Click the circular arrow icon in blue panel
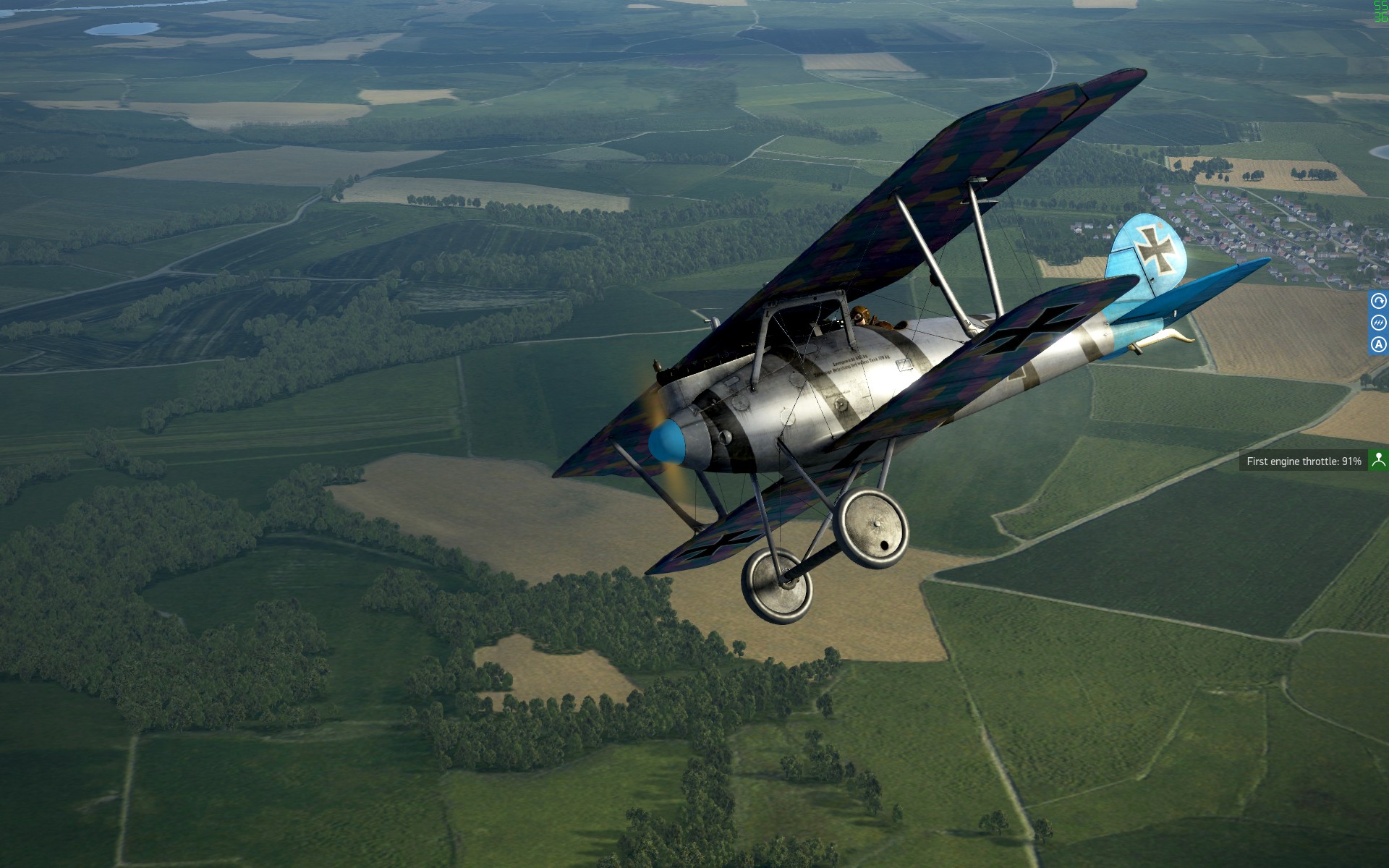Screen dimensions: 1389x868 (1378, 302)
